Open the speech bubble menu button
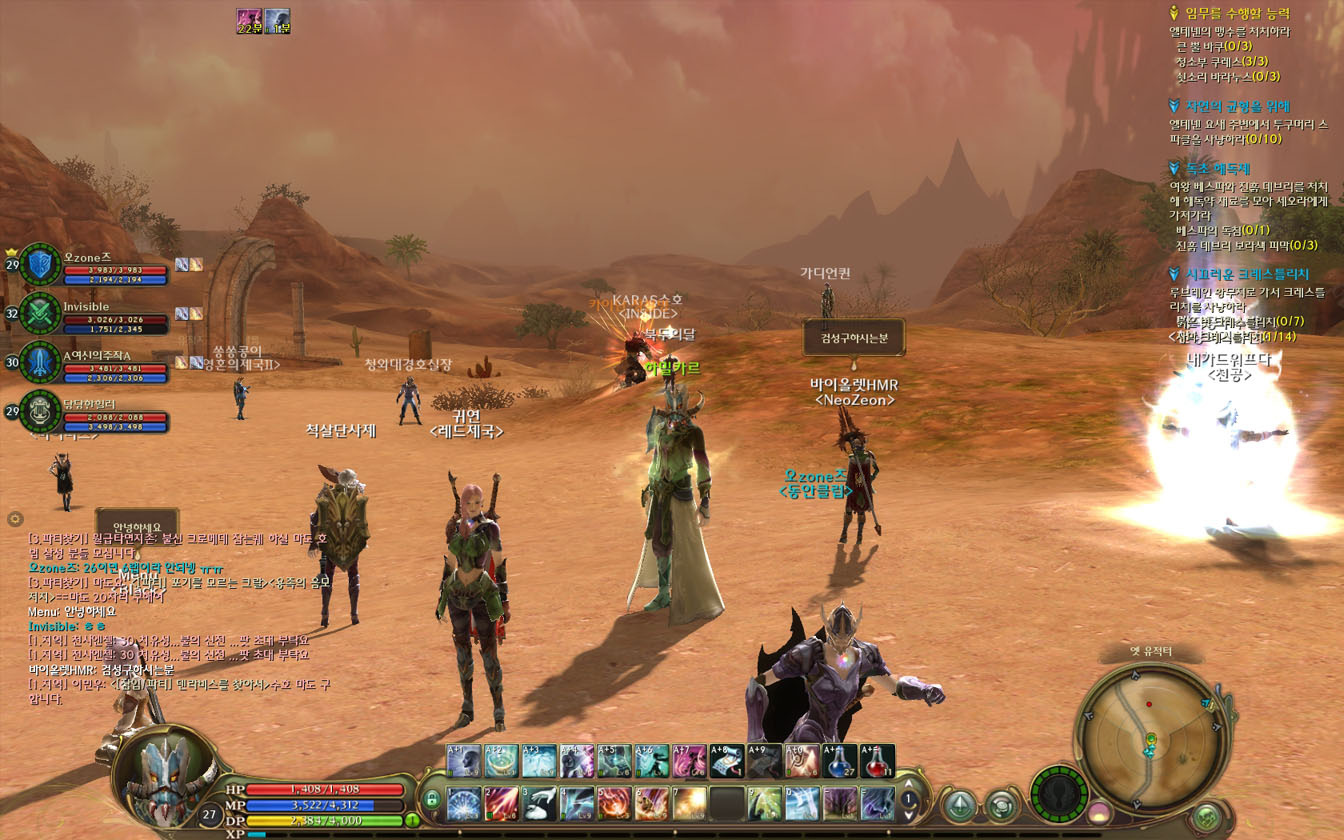The width and height of the screenshot is (1344, 840). tap(1001, 805)
